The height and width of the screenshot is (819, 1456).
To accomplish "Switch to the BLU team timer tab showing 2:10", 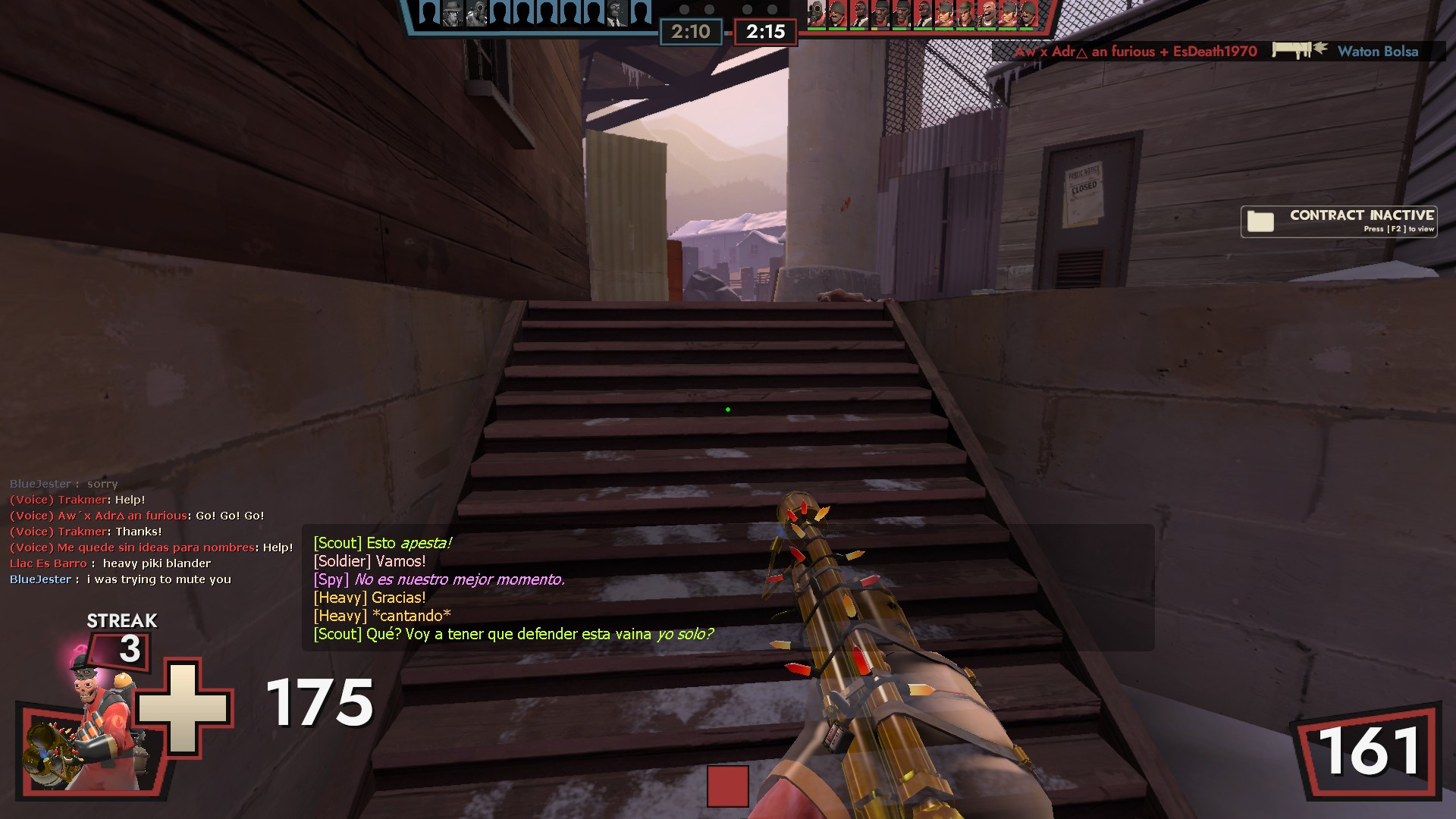I will [x=691, y=32].
